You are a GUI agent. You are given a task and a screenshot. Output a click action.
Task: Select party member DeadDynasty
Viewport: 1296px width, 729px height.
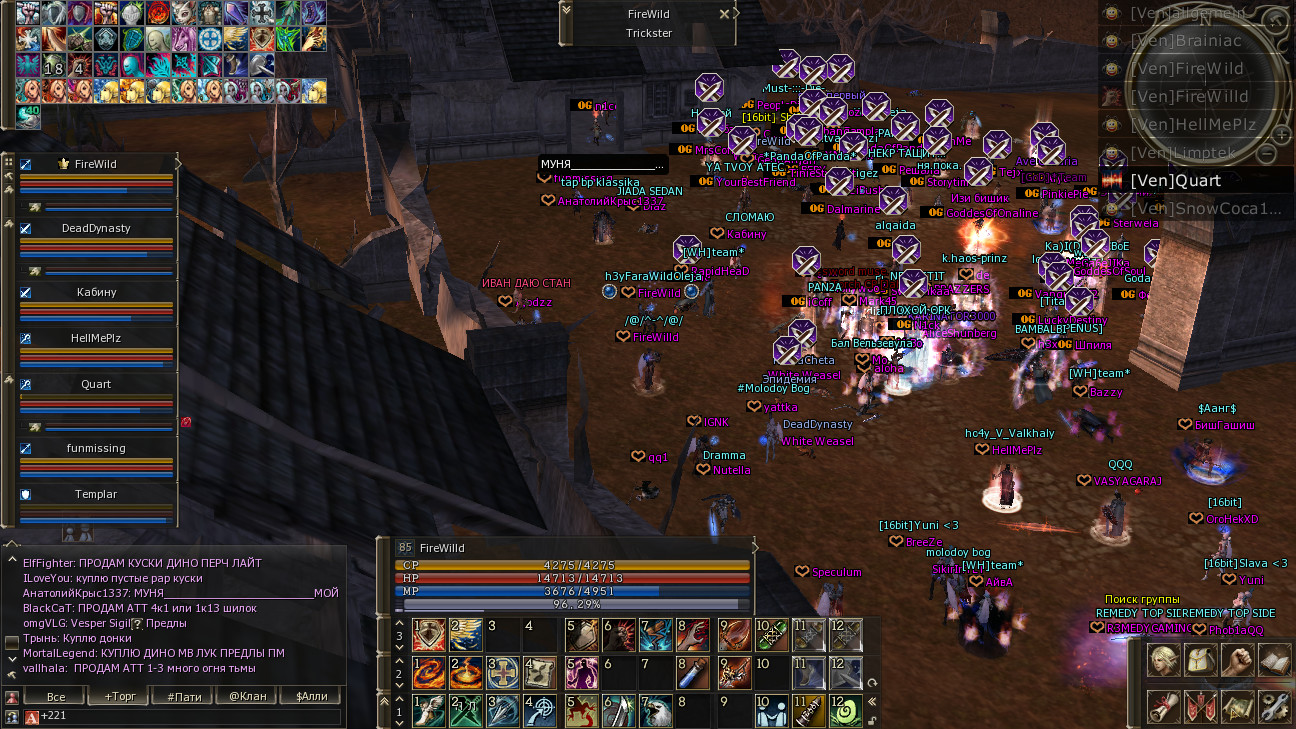point(96,228)
